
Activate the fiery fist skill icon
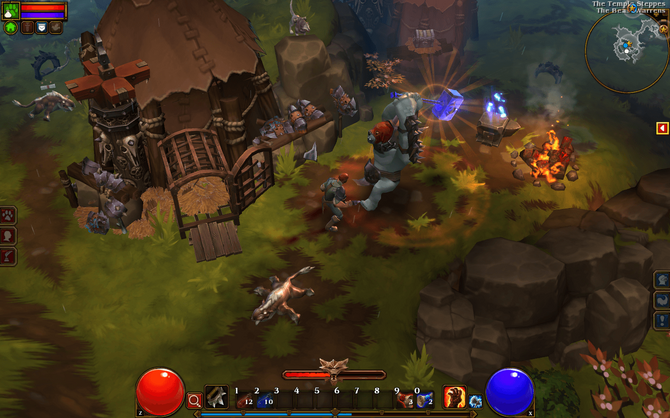click(454, 397)
